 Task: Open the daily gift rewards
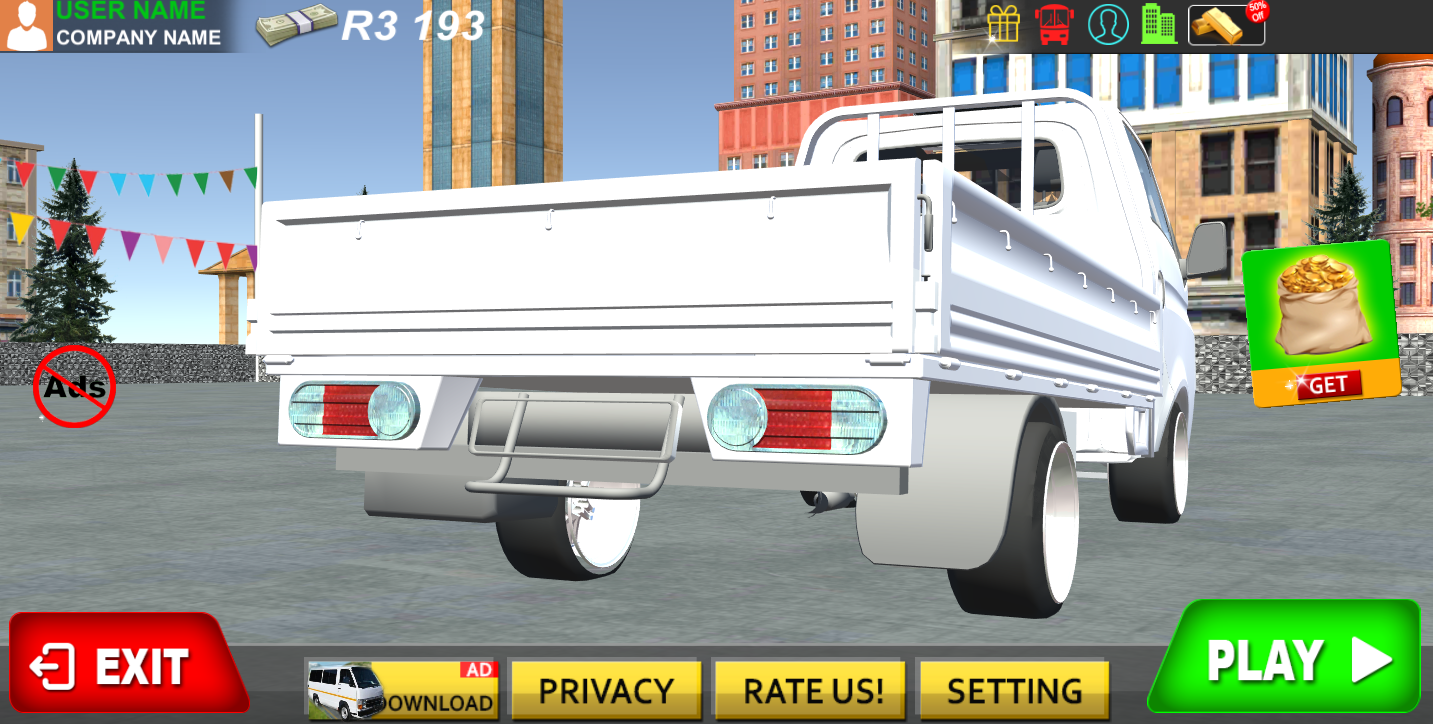point(1004,25)
